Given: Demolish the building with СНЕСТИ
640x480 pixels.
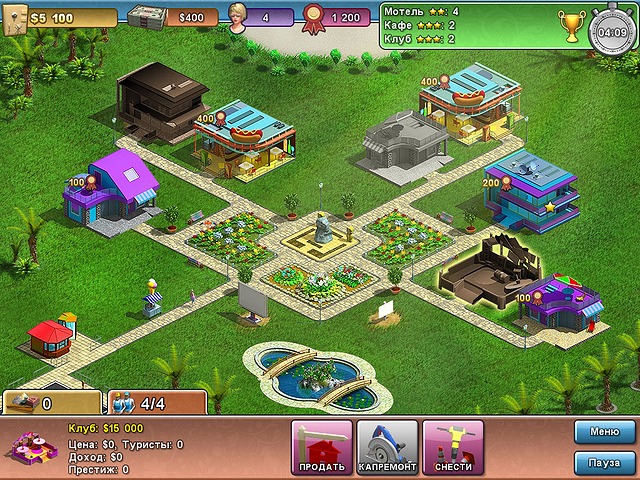Looking at the screenshot, I should pos(453,448).
